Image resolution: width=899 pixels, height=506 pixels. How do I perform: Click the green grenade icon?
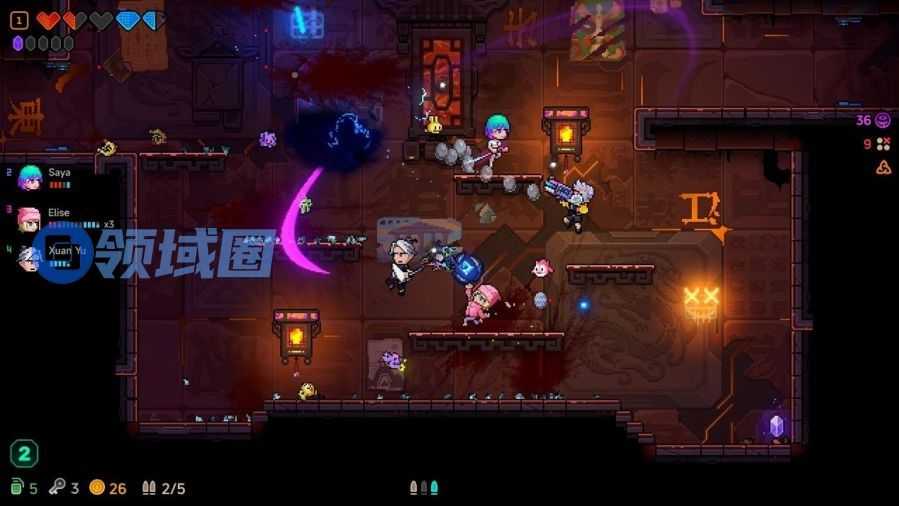click(x=17, y=488)
